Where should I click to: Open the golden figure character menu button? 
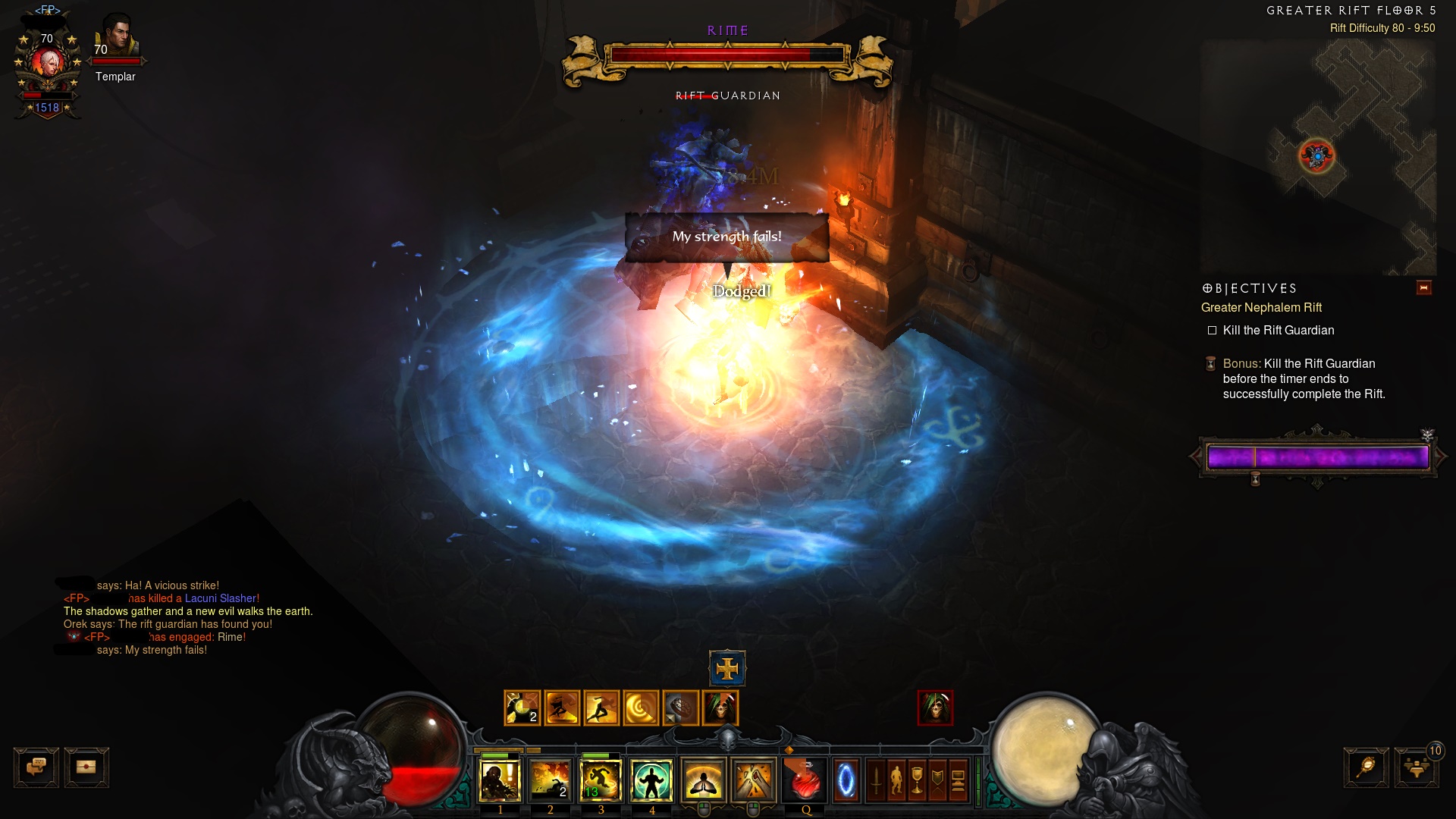[x=896, y=780]
